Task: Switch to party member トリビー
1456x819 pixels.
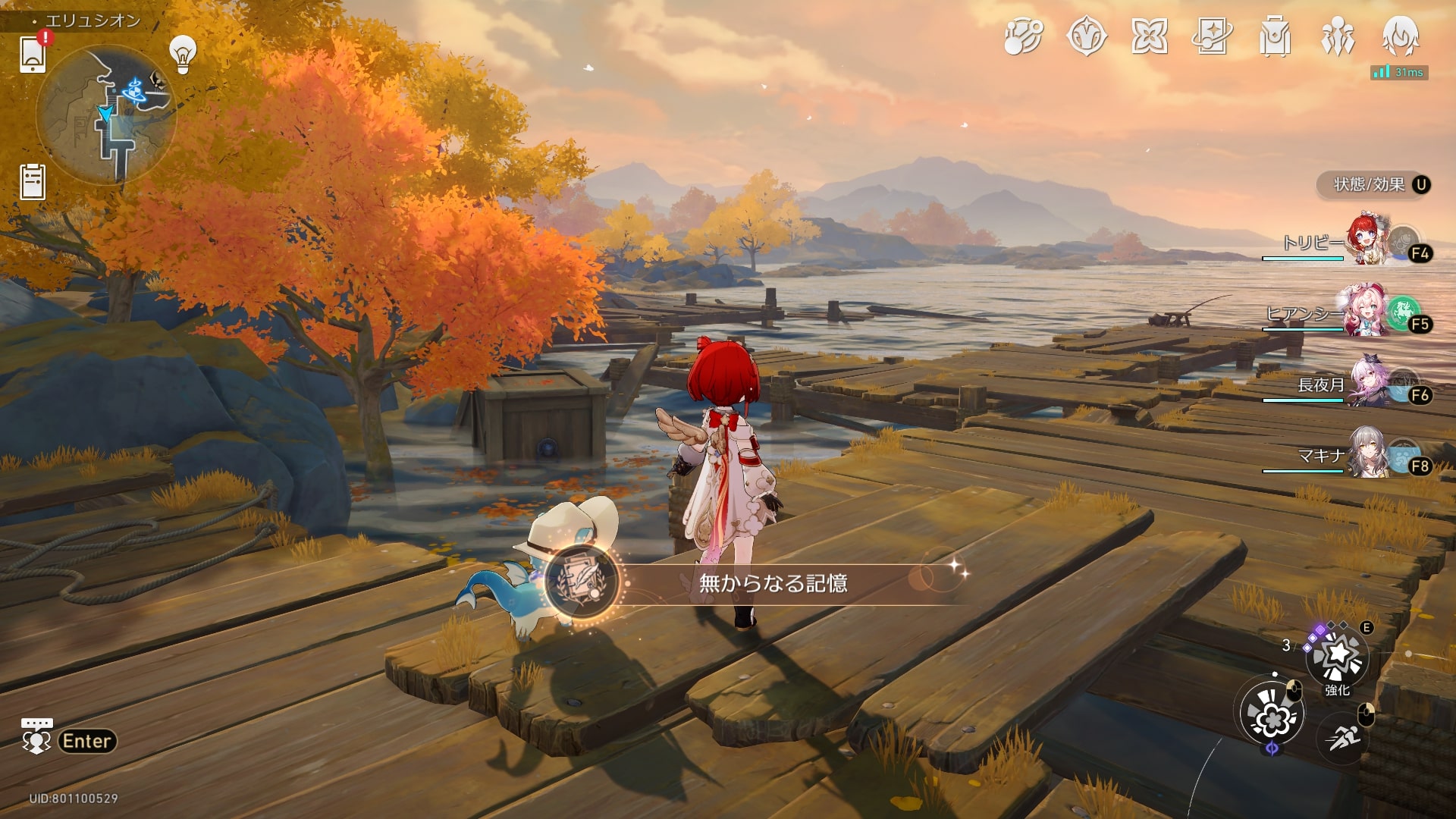Action: tap(1370, 241)
